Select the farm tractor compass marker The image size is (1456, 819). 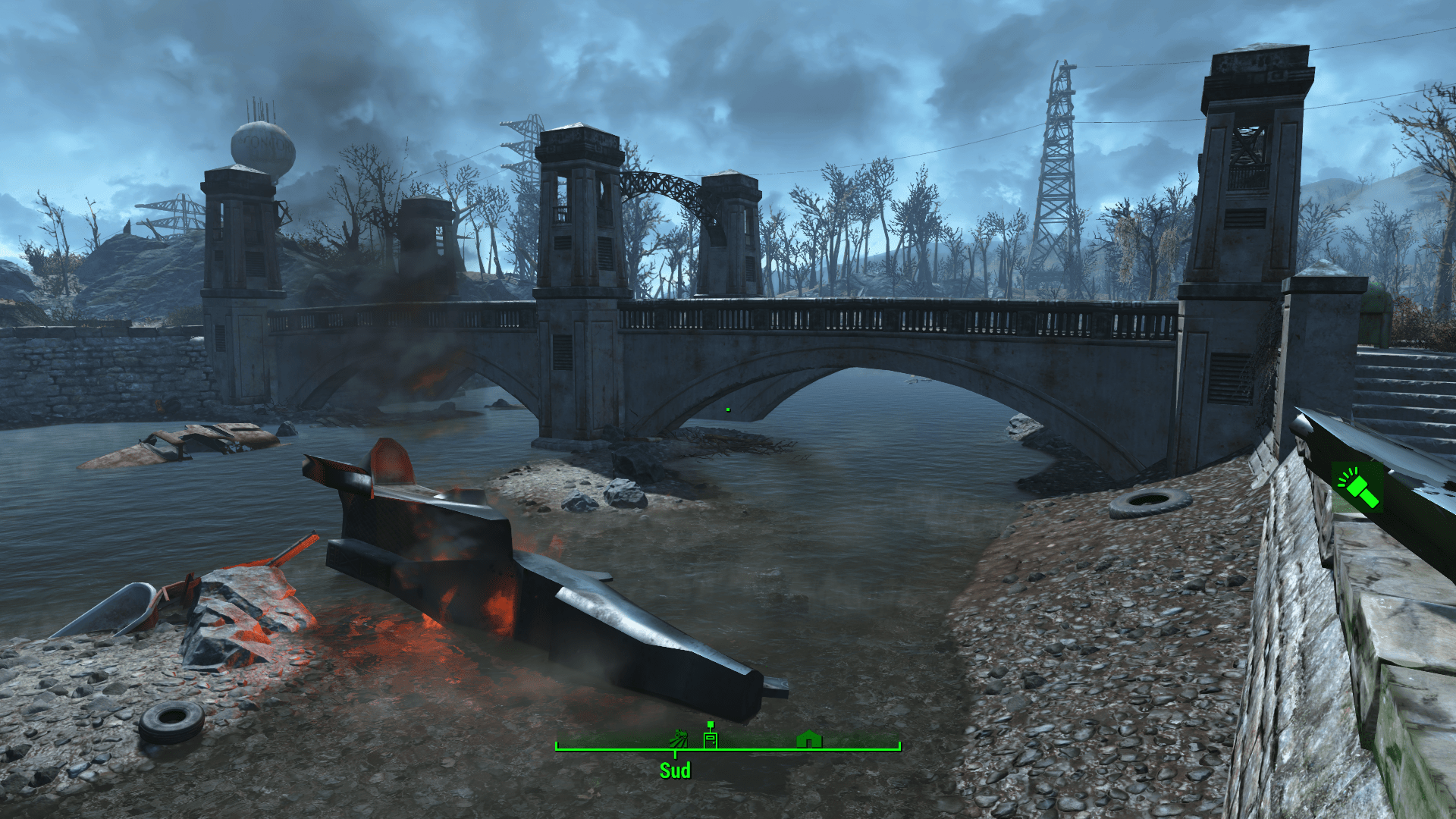[x=678, y=737]
